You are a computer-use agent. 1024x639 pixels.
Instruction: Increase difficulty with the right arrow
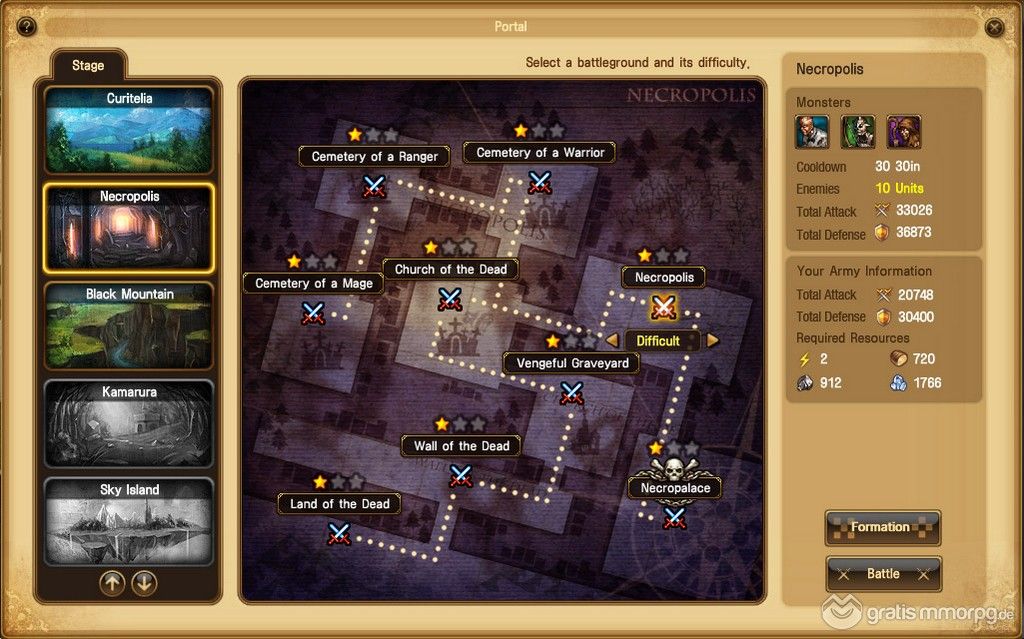coord(713,341)
